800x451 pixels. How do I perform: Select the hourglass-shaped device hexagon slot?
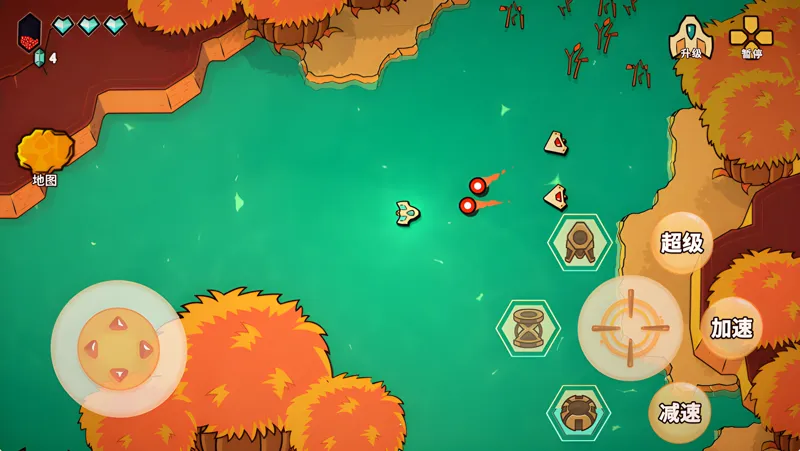click(528, 327)
